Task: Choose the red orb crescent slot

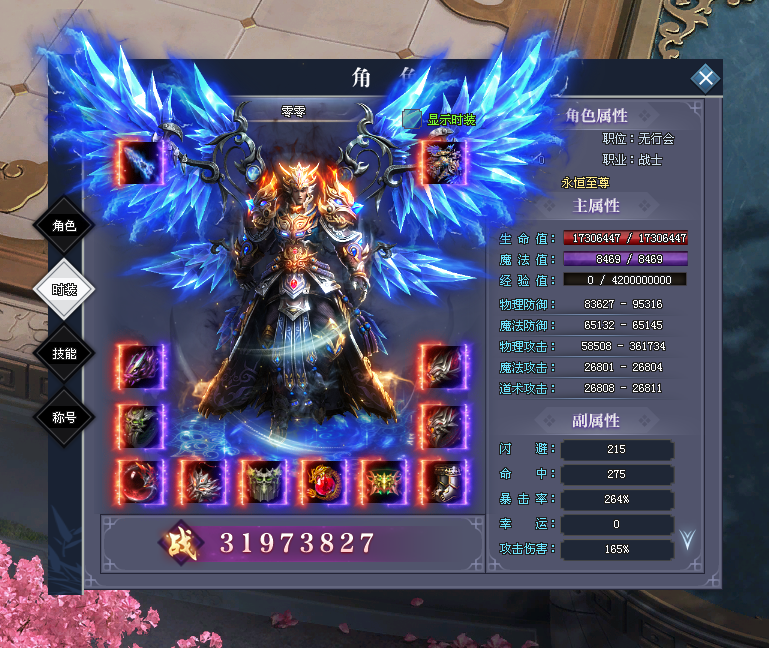Action: (140, 482)
